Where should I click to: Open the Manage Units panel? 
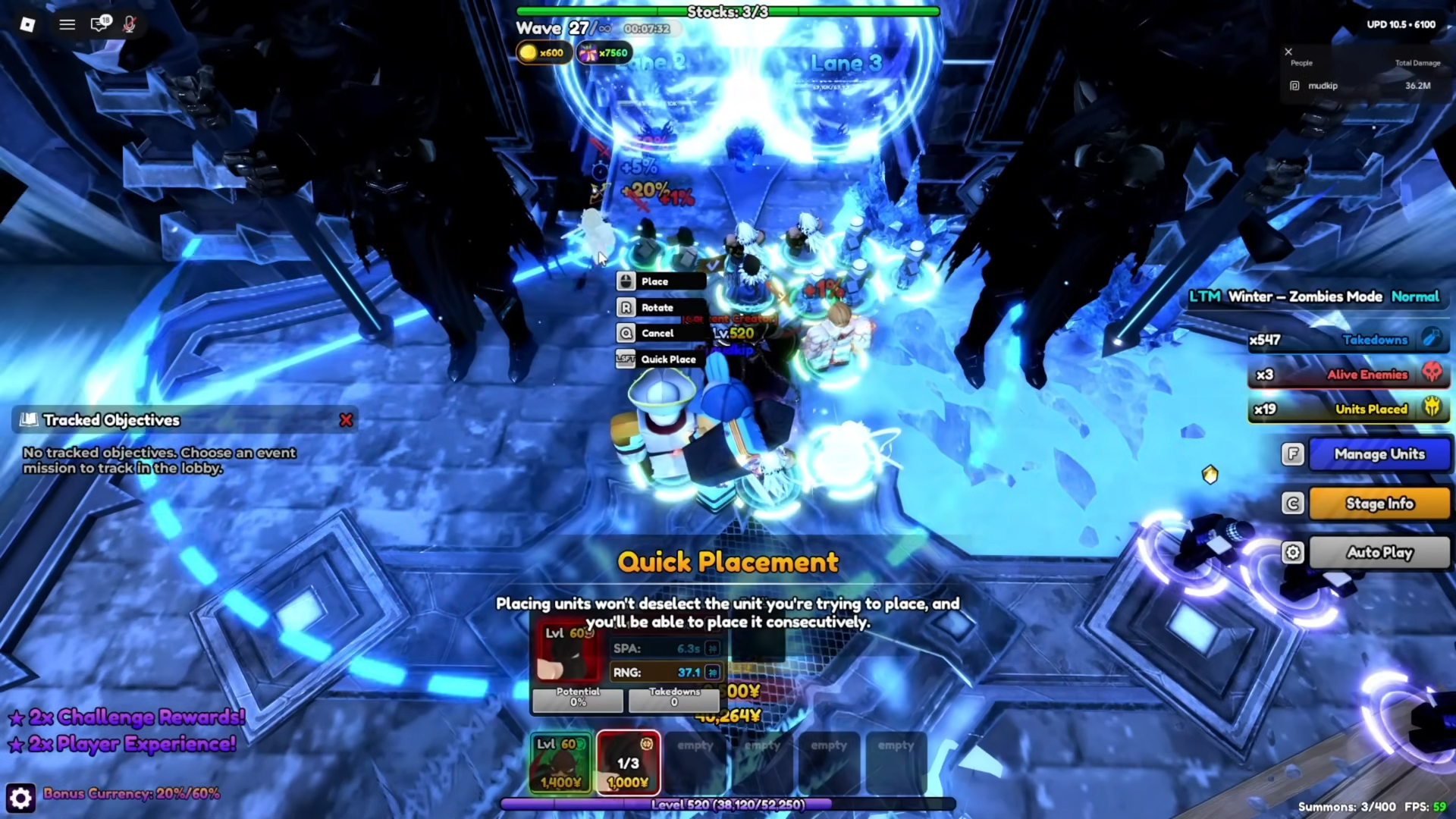[1379, 454]
